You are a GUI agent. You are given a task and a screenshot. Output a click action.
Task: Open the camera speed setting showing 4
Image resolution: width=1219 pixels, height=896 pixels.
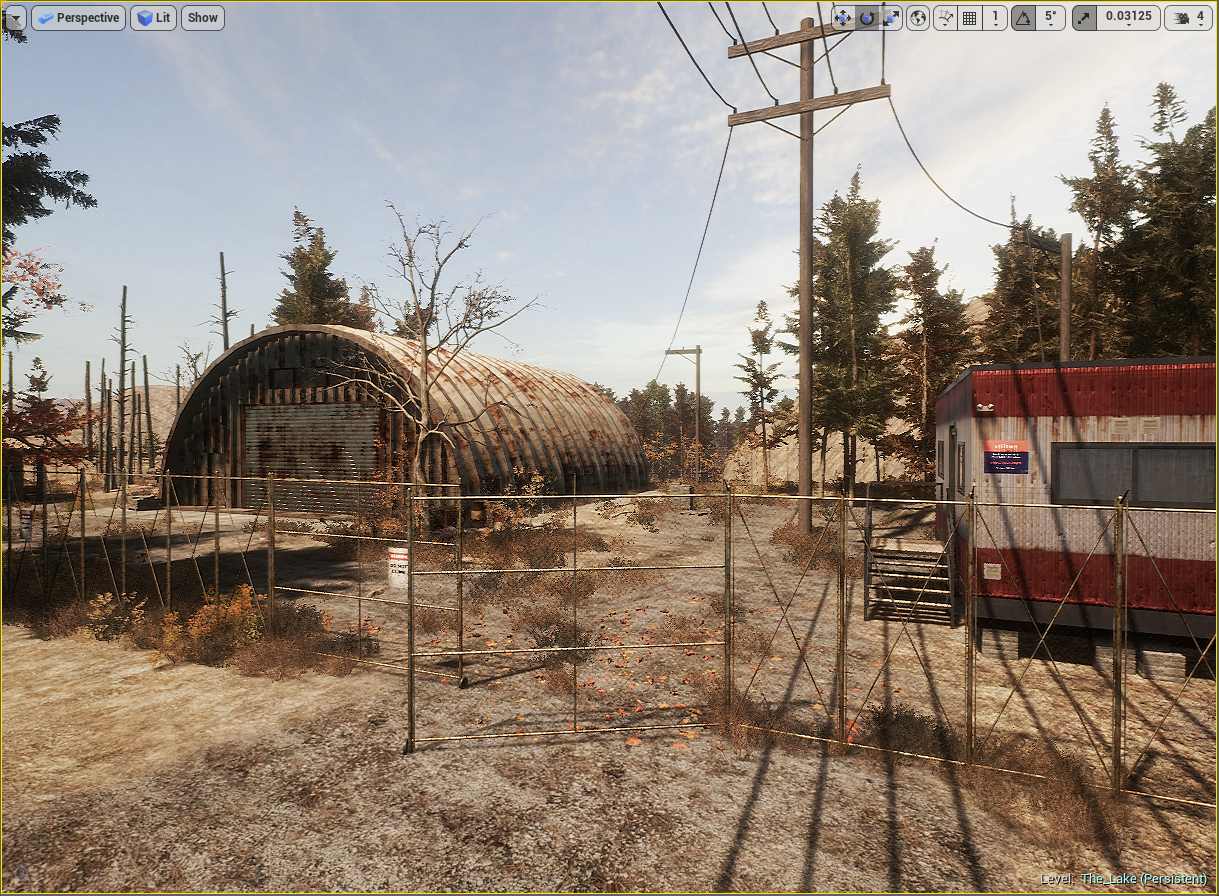(1188, 17)
